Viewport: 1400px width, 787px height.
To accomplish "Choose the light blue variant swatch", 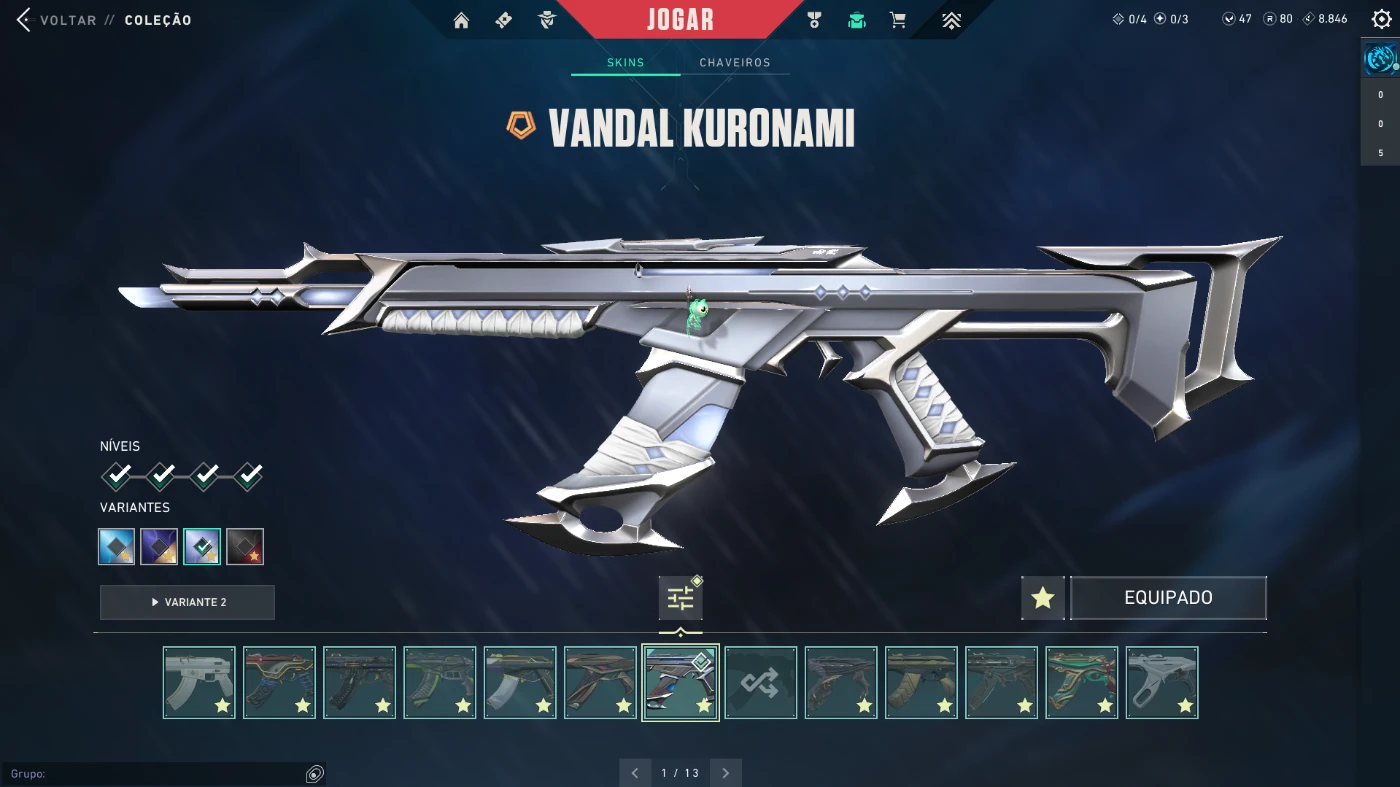I will tap(117, 546).
